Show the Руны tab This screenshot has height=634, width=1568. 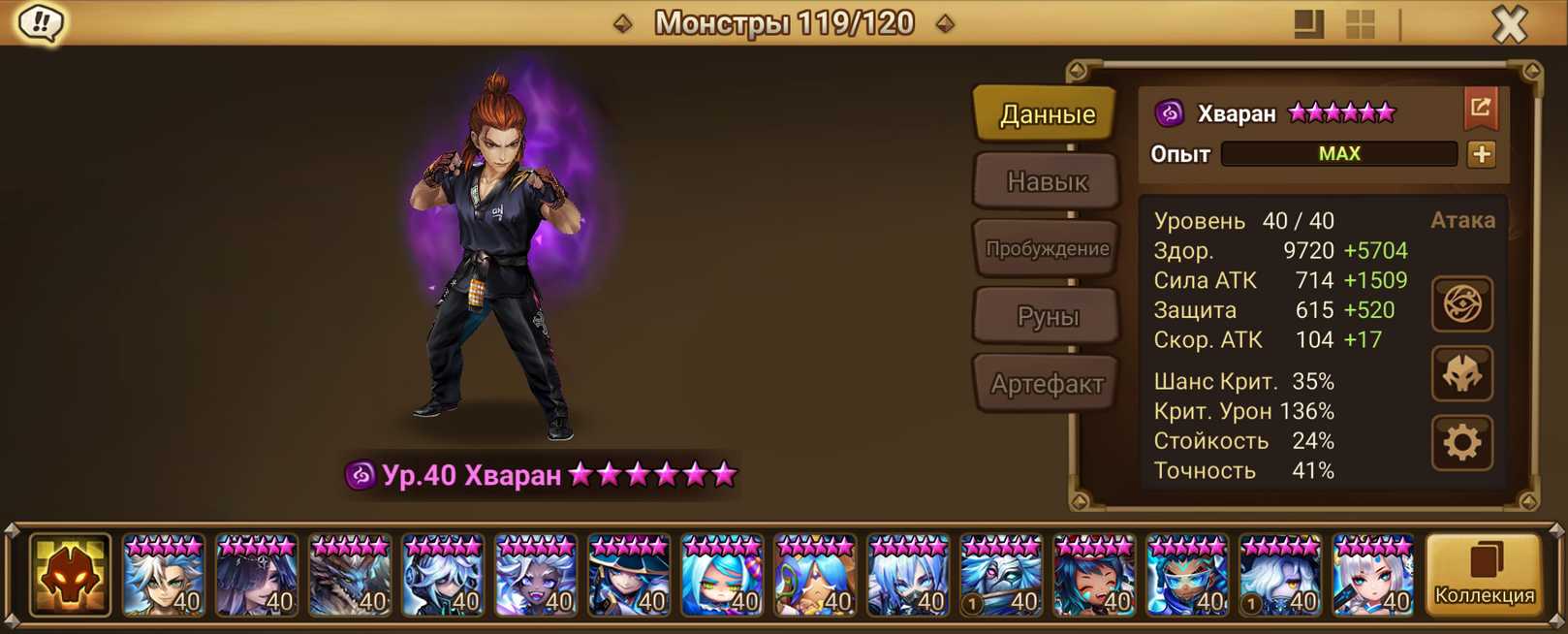(x=1047, y=316)
